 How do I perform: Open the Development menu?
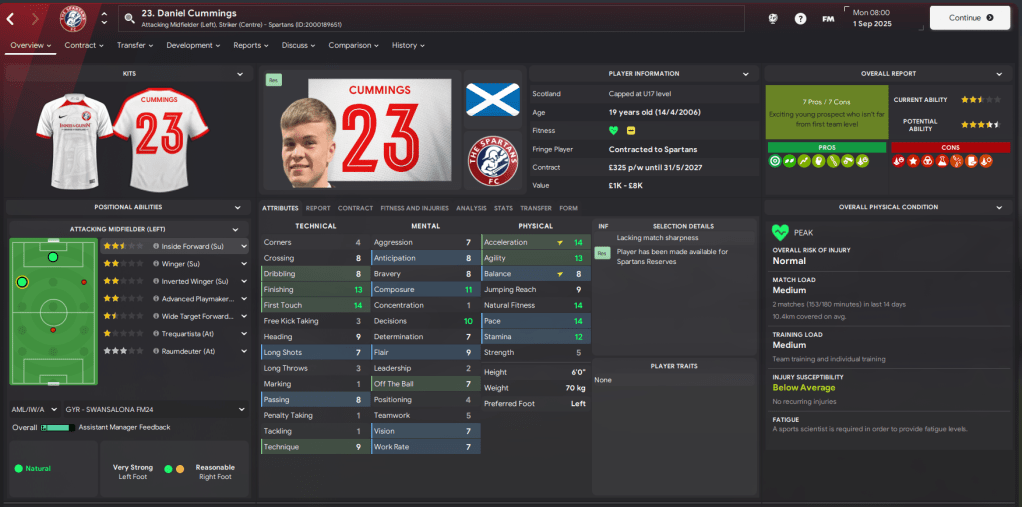click(193, 45)
